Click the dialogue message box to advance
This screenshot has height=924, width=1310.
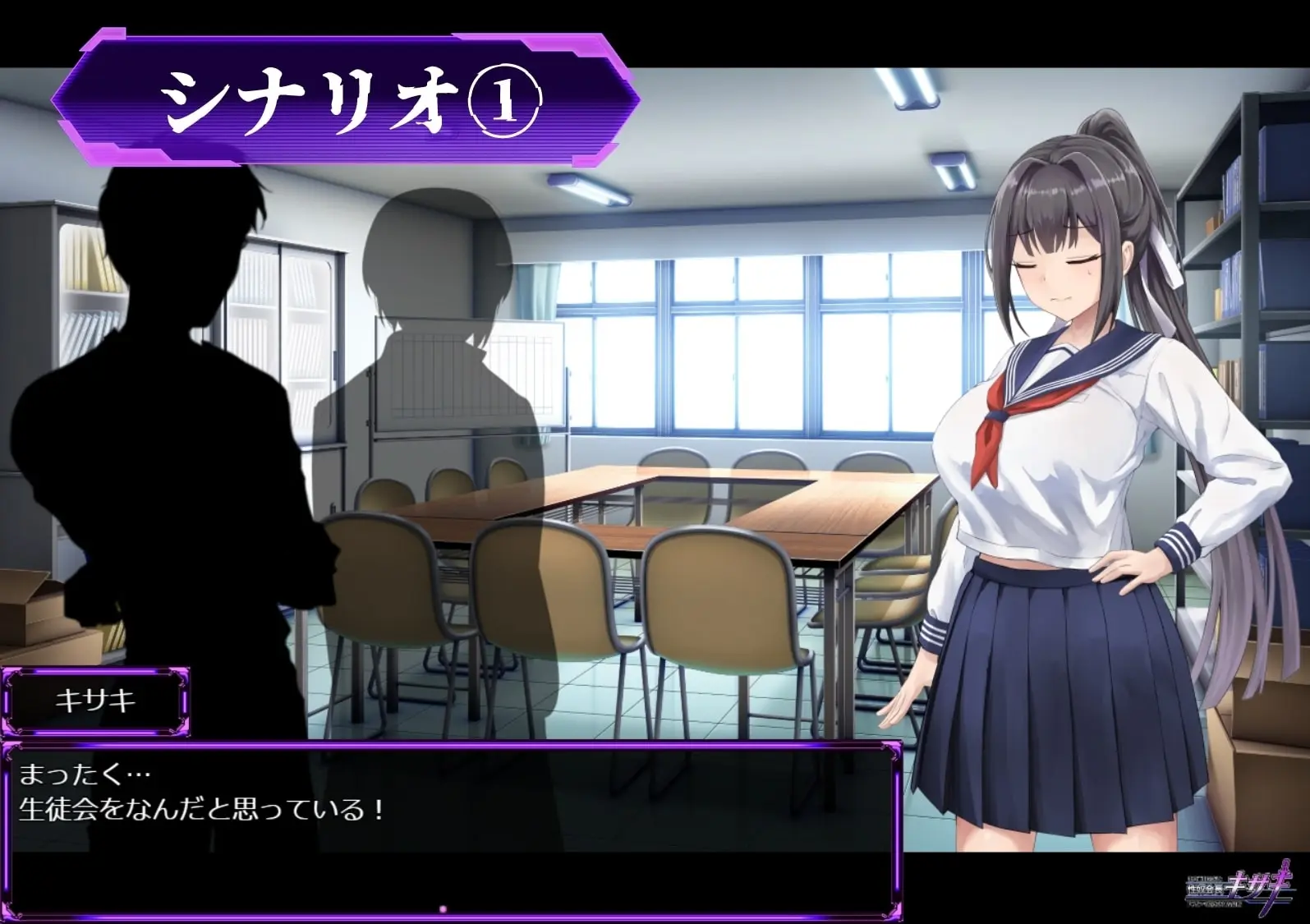coord(450,830)
